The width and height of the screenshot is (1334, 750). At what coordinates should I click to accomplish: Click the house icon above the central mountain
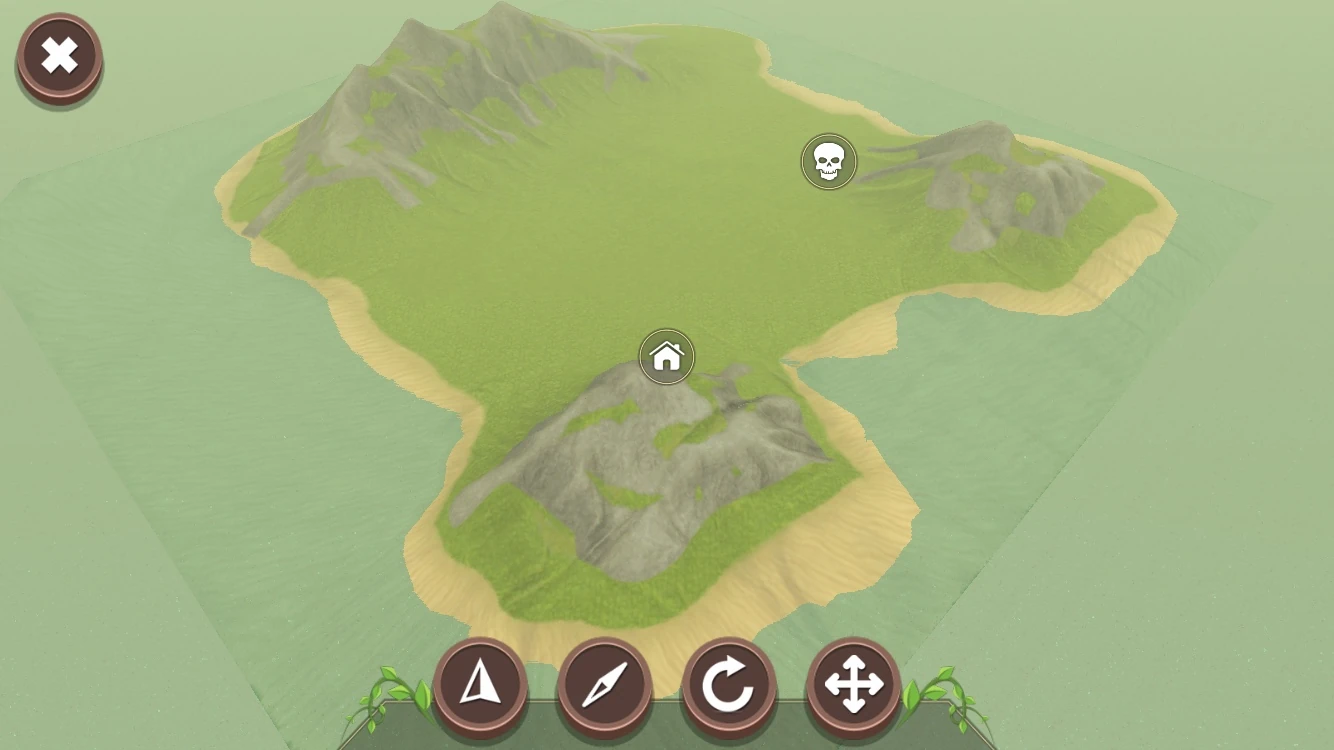[x=667, y=355]
